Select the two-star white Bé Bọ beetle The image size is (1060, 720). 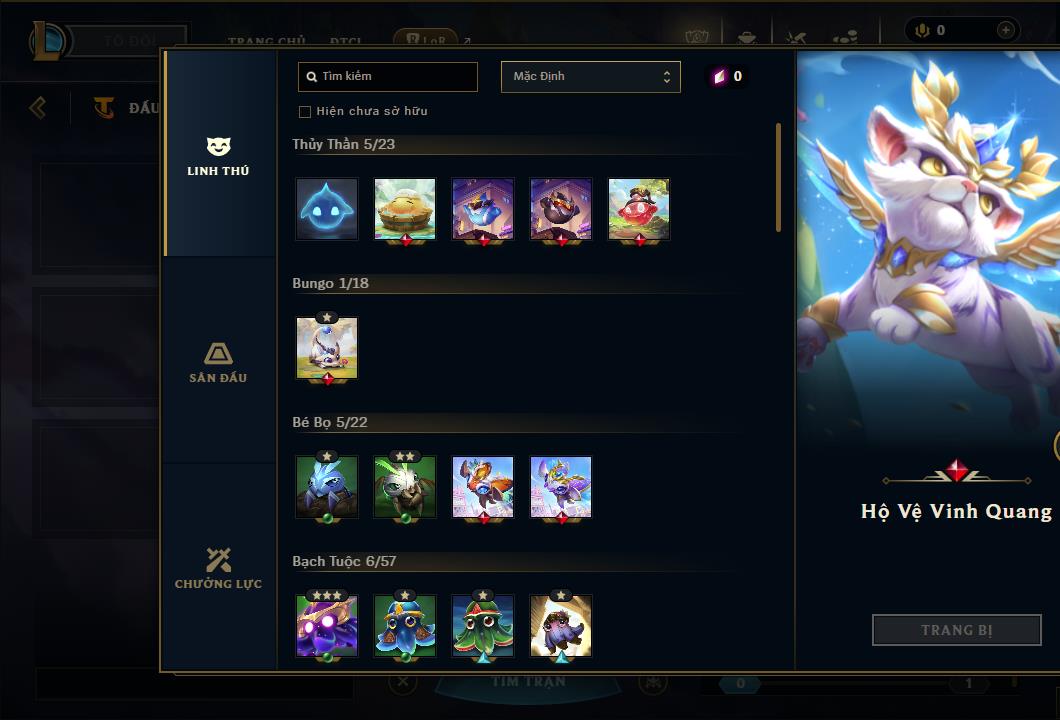(405, 487)
